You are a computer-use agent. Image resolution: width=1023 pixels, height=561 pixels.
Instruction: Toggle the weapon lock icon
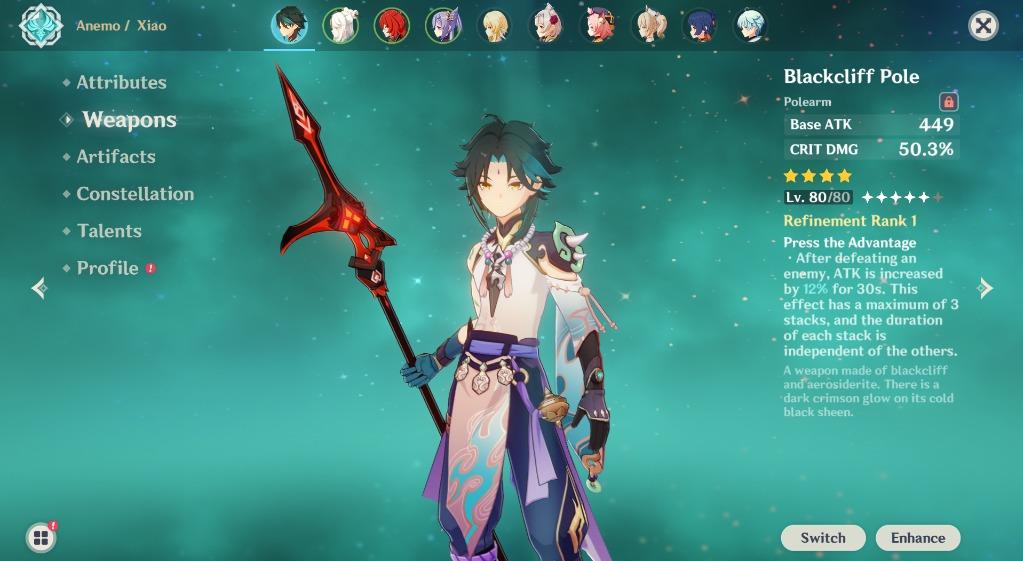pos(948,101)
